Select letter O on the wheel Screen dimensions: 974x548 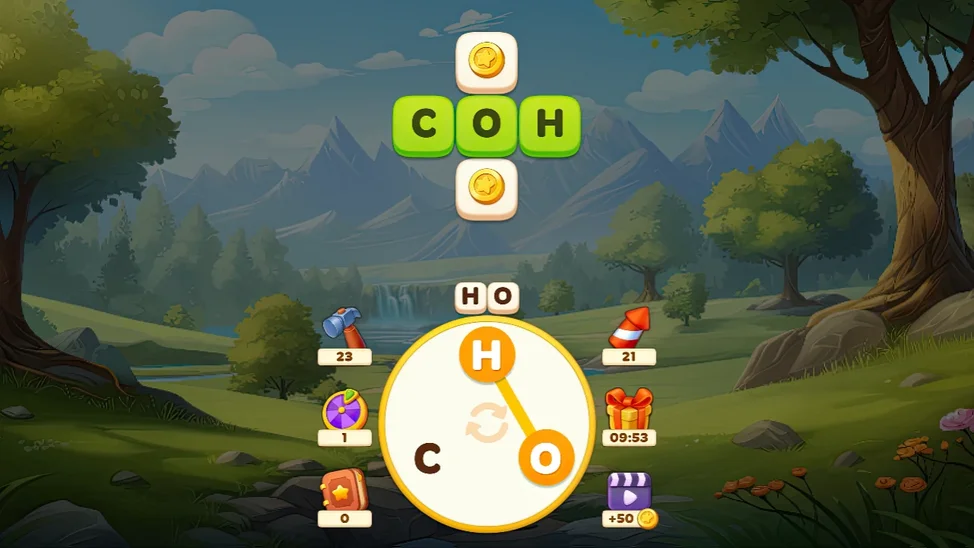pos(545,459)
